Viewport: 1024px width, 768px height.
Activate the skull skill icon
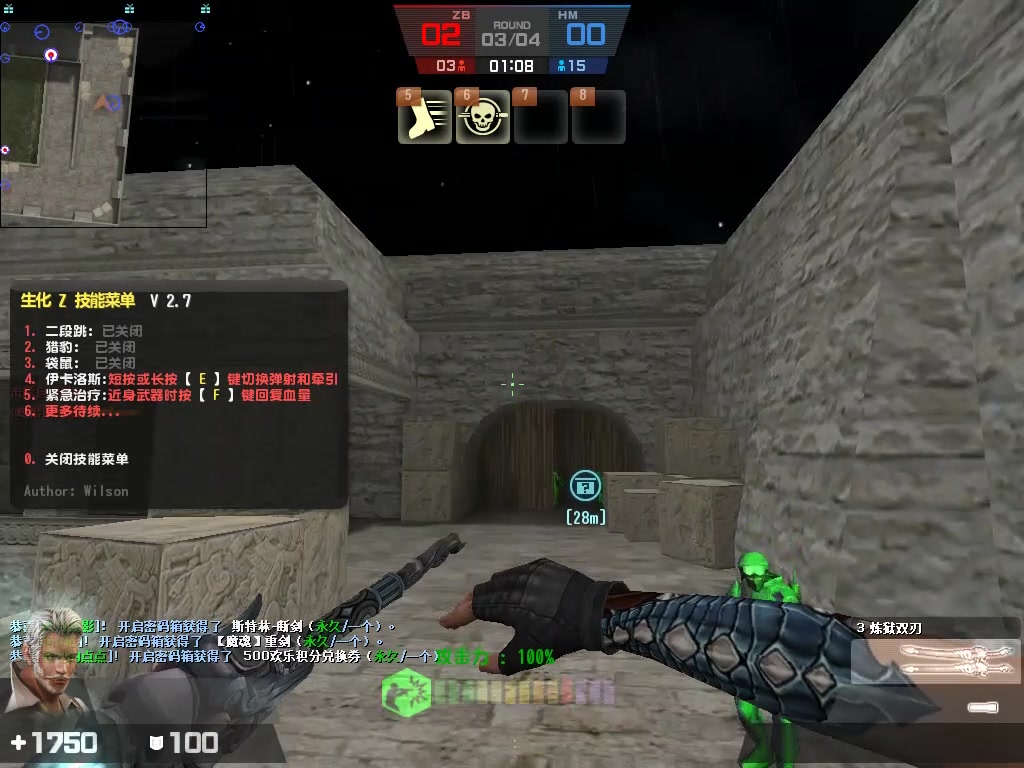pyautogui.click(x=483, y=118)
